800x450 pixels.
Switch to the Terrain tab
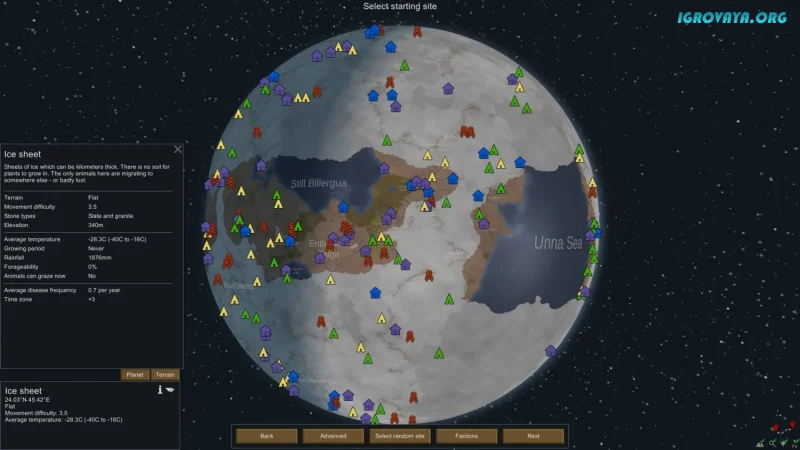click(x=165, y=374)
